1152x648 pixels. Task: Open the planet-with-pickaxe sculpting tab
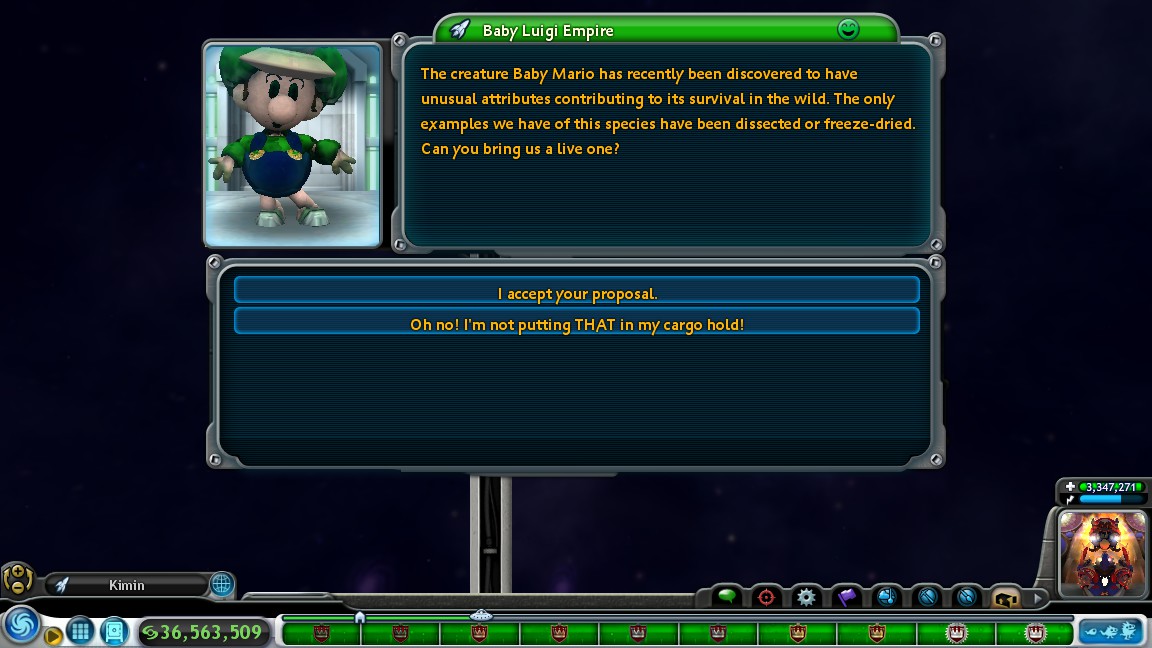click(x=927, y=597)
